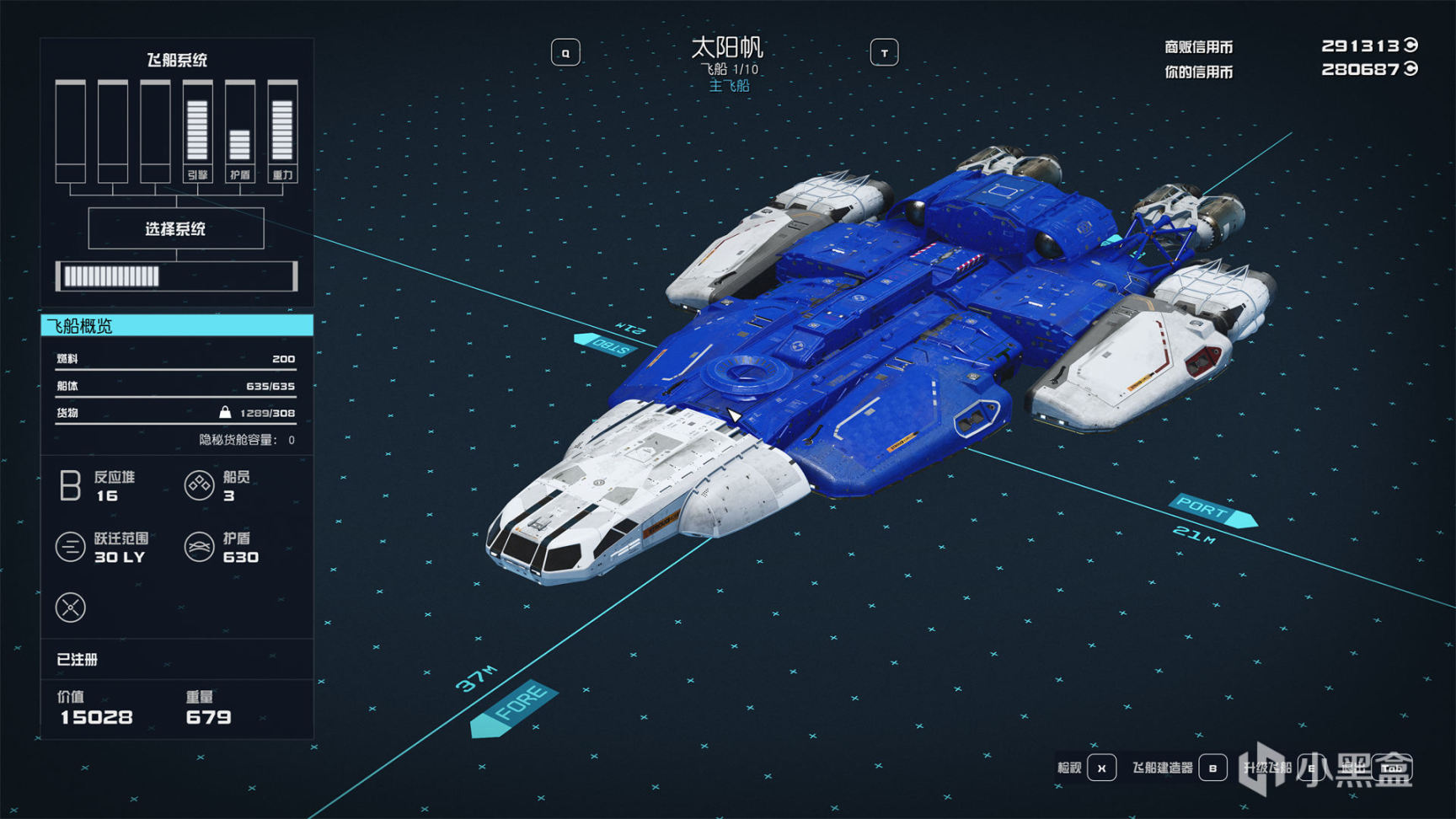Select the 船员 crew icon
Viewport: 1456px width, 819px height.
(x=200, y=486)
